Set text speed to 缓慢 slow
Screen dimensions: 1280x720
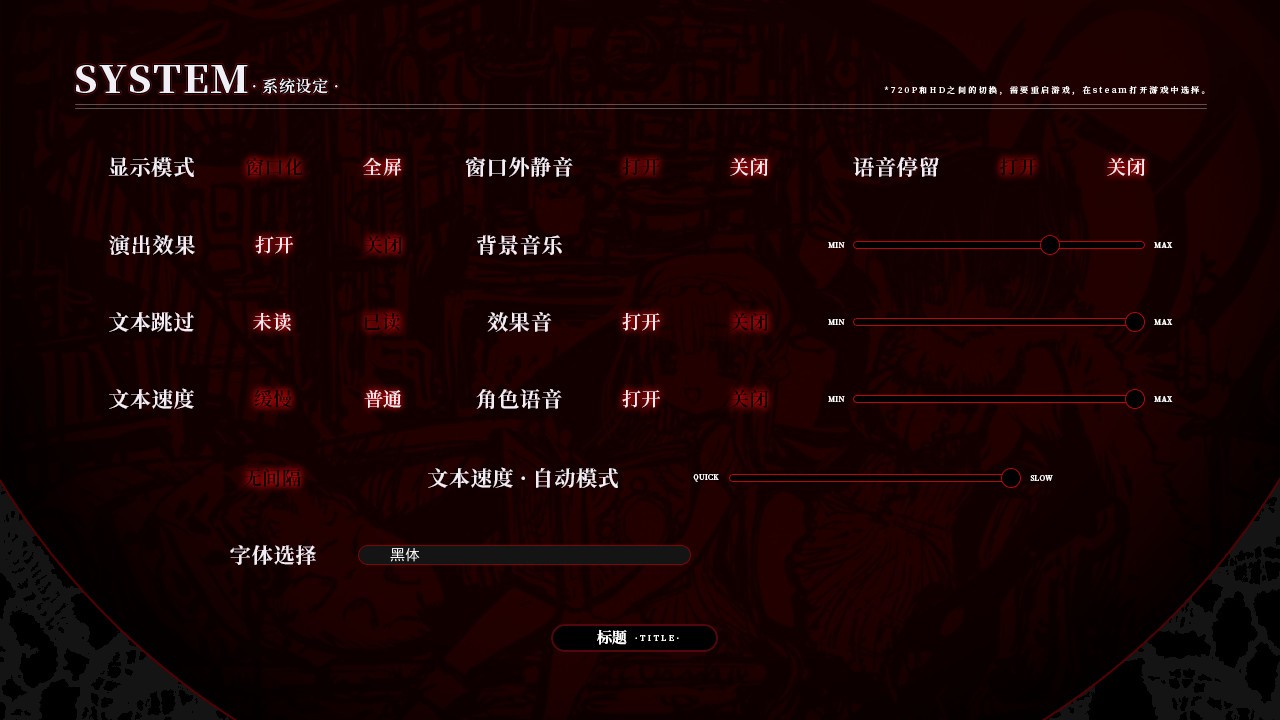coord(273,399)
